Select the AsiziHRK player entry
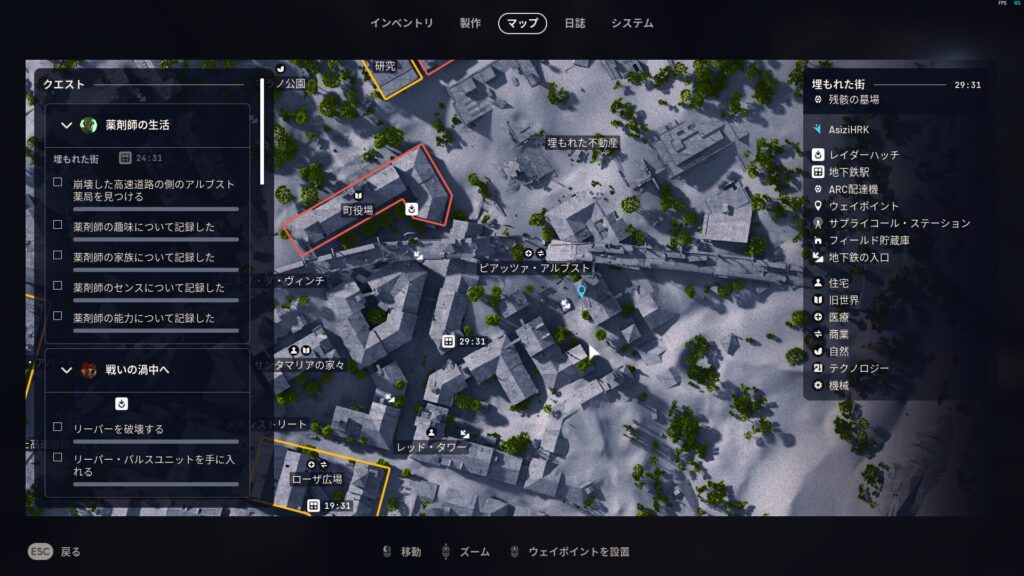Viewport: 1024px width, 576px height. (850, 130)
